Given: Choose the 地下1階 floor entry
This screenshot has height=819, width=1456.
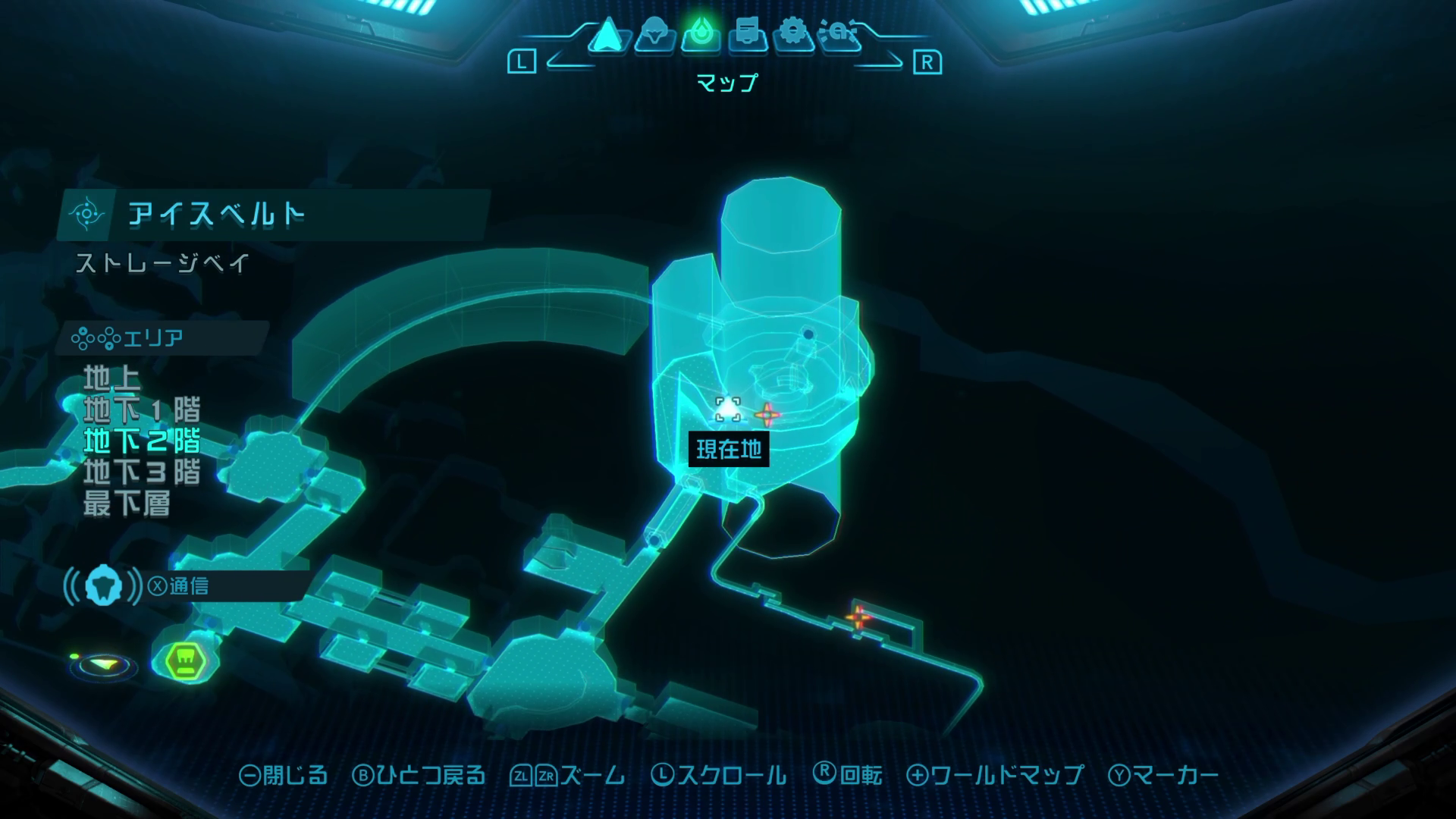Looking at the screenshot, I should [142, 409].
